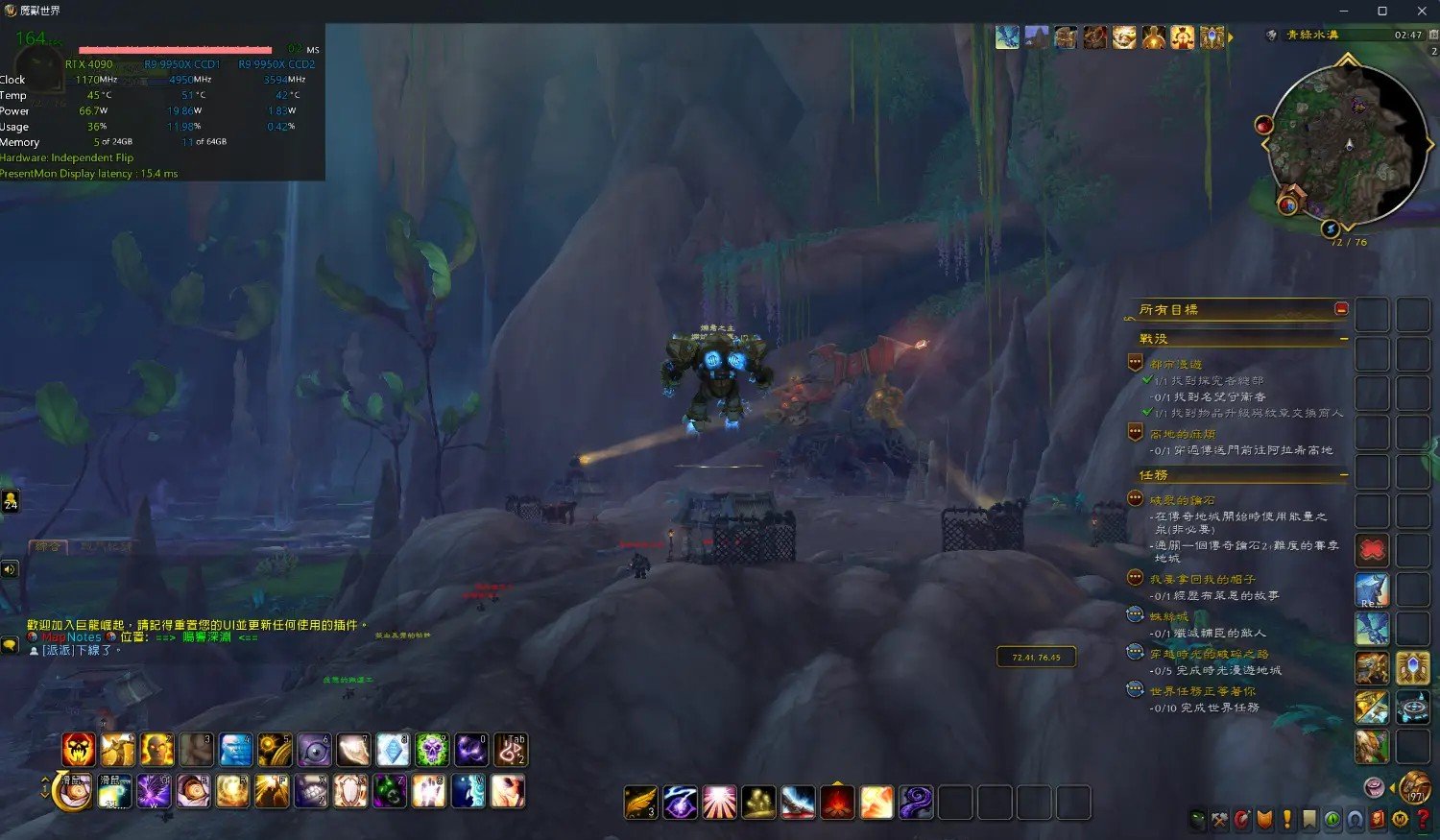The height and width of the screenshot is (840, 1440).
Task: Cast the purple tentacle swirl ability
Action: click(916, 803)
